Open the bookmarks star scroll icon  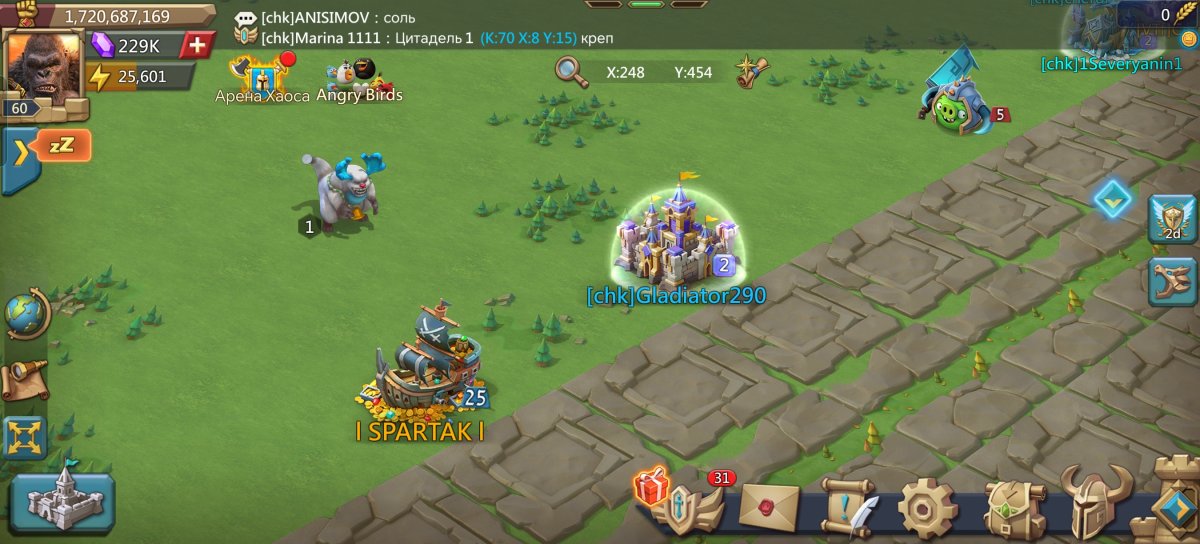tap(752, 71)
